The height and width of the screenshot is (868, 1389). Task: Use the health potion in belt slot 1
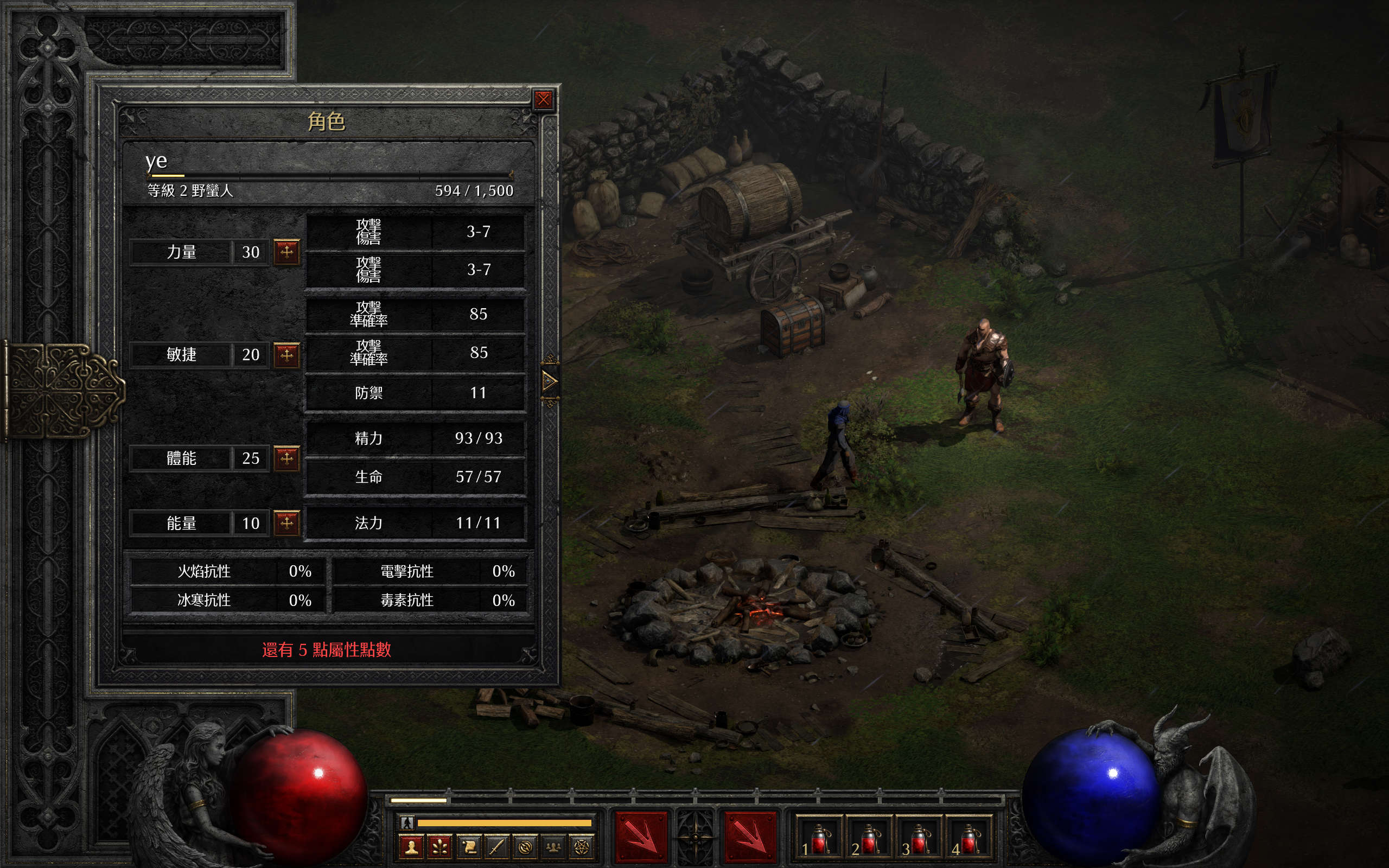(x=819, y=839)
